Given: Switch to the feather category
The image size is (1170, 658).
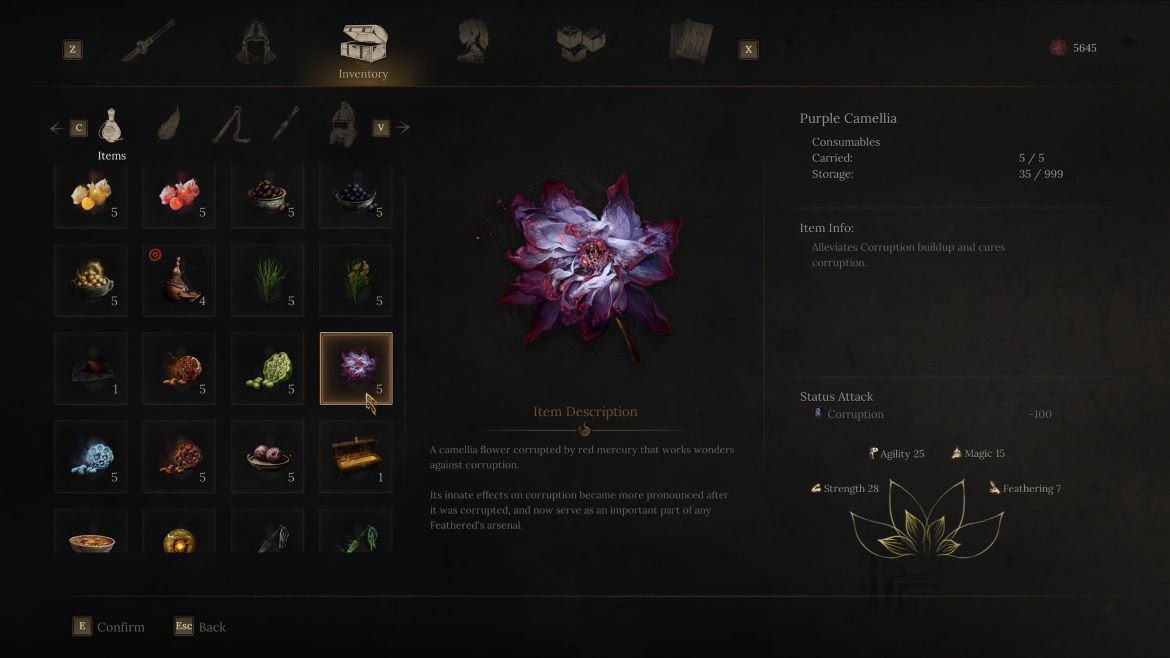Looking at the screenshot, I should click(167, 126).
